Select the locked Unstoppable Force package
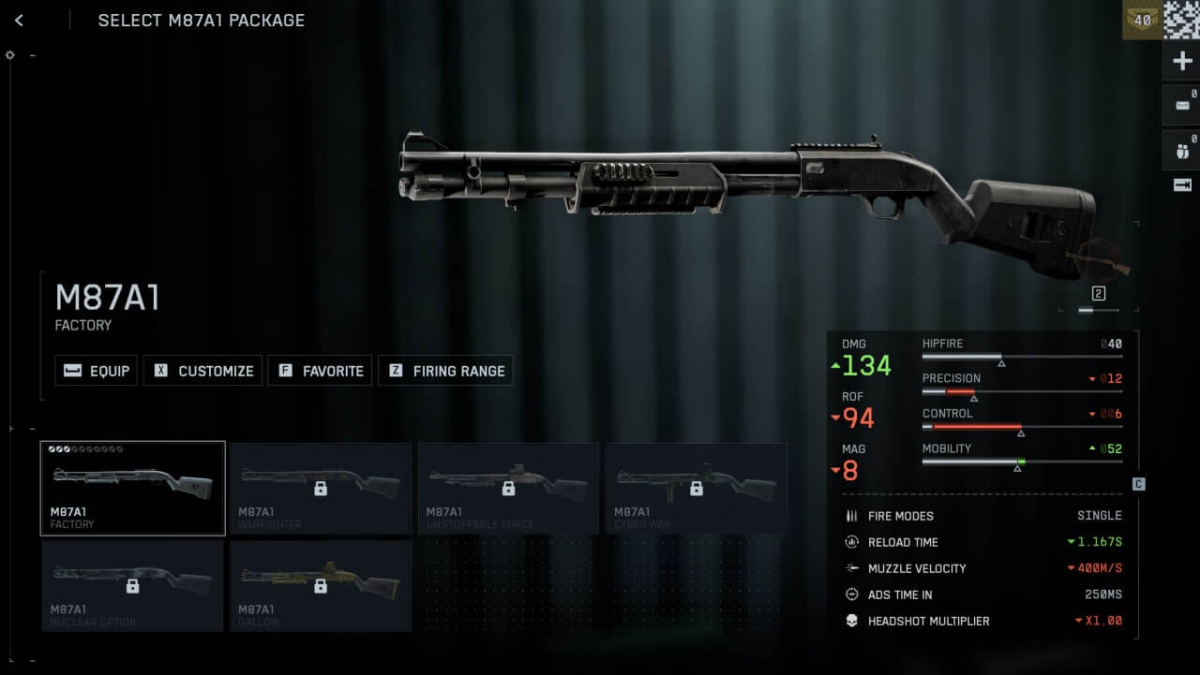Screen dimensions: 1200x675 pyautogui.click(x=508, y=488)
